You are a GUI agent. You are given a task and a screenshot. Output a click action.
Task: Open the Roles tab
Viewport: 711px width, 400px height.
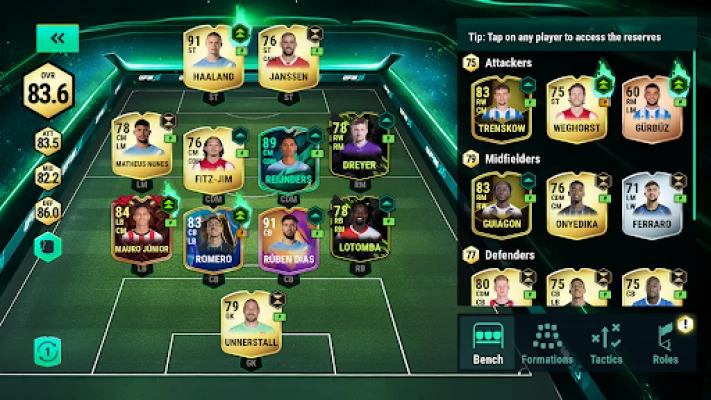(664, 345)
